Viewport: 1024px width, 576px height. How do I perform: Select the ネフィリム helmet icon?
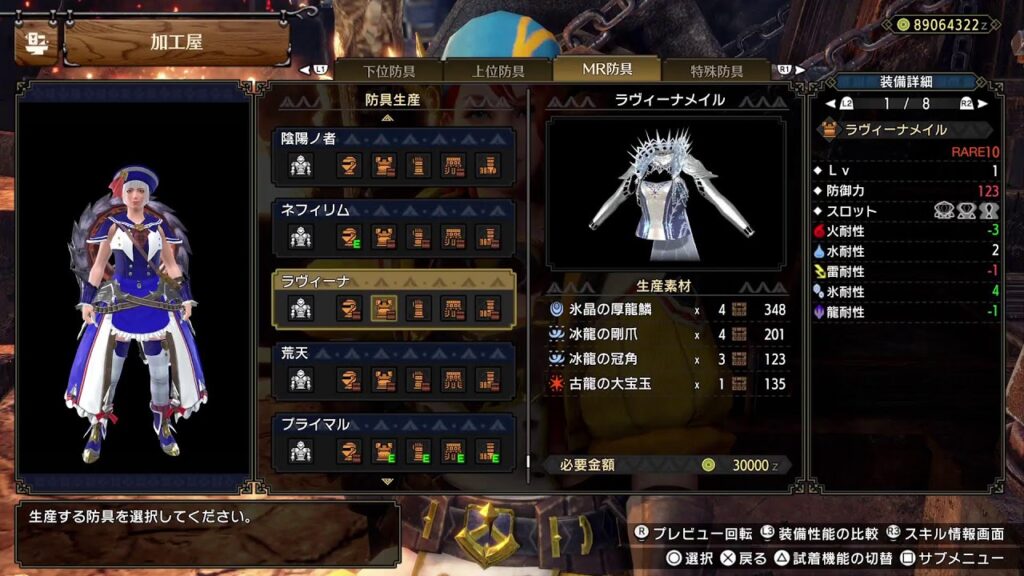coord(350,237)
